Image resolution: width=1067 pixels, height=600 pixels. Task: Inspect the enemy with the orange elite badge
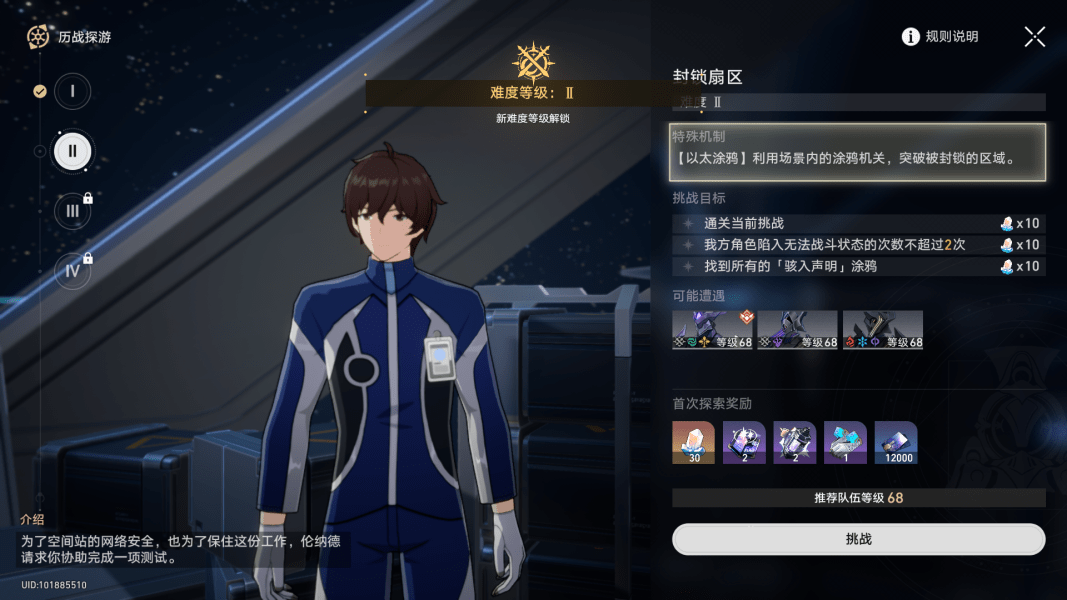pyautogui.click(x=712, y=330)
